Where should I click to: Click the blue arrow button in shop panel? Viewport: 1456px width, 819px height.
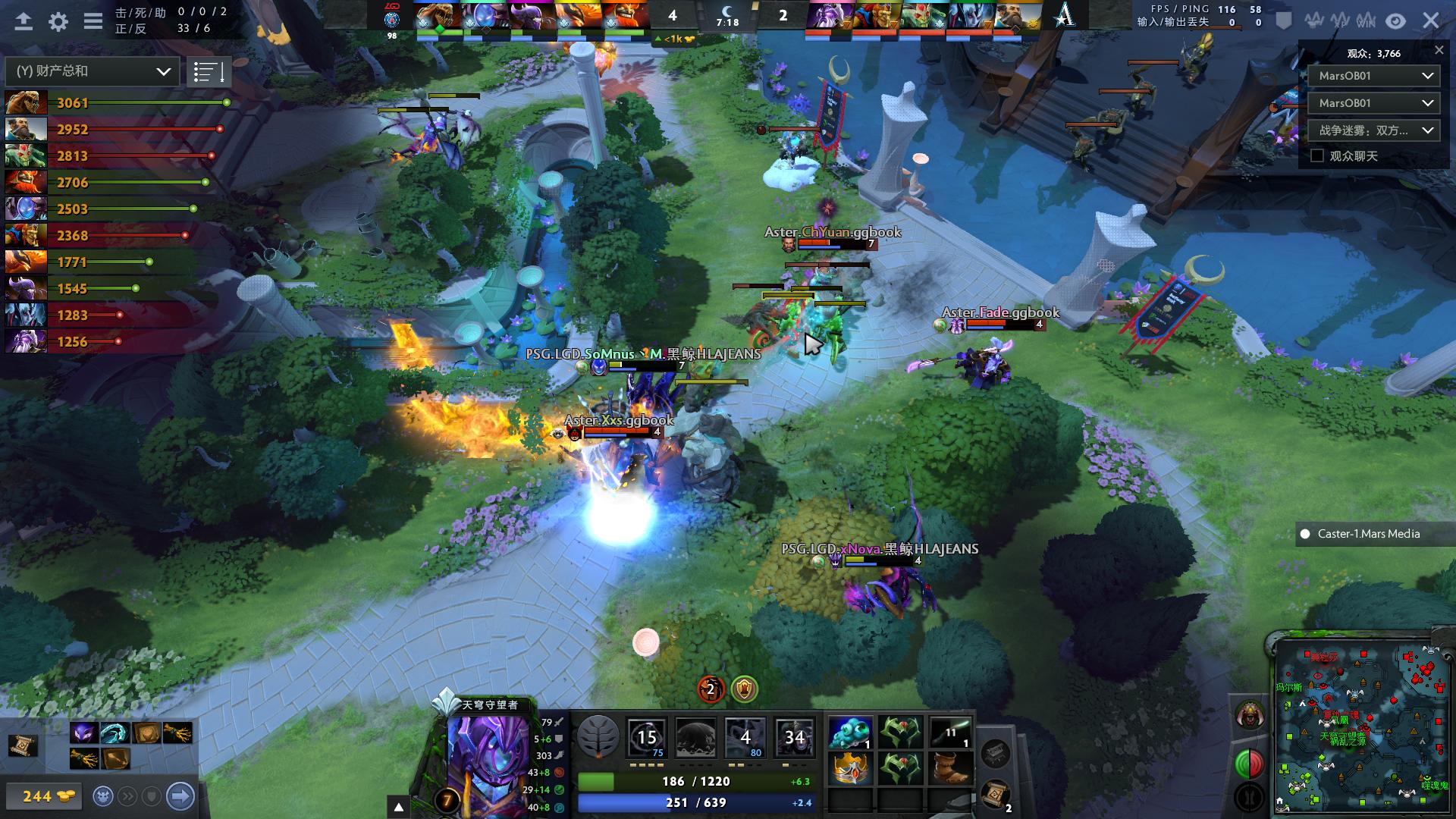tap(179, 795)
